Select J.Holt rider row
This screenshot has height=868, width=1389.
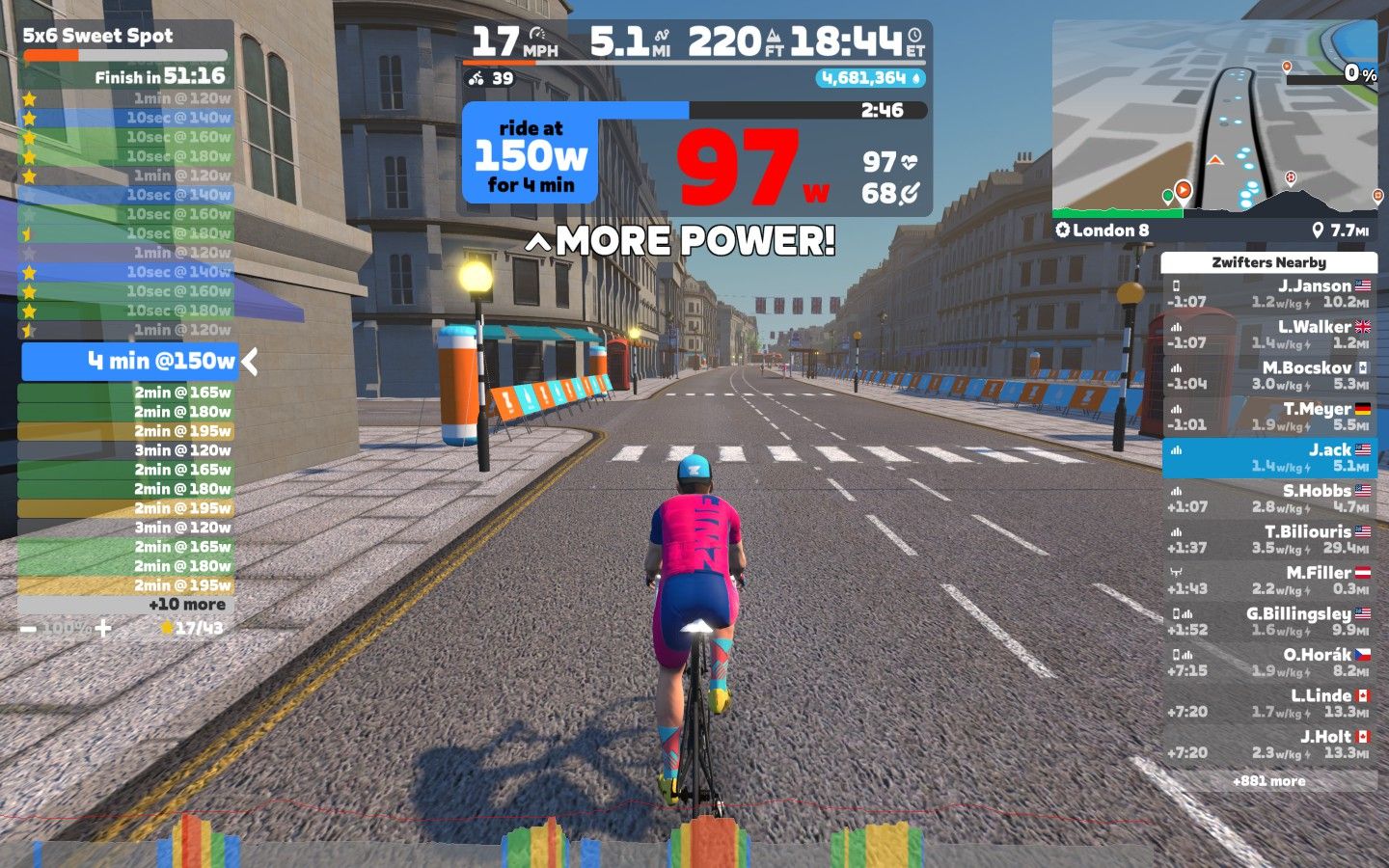[x=1268, y=745]
